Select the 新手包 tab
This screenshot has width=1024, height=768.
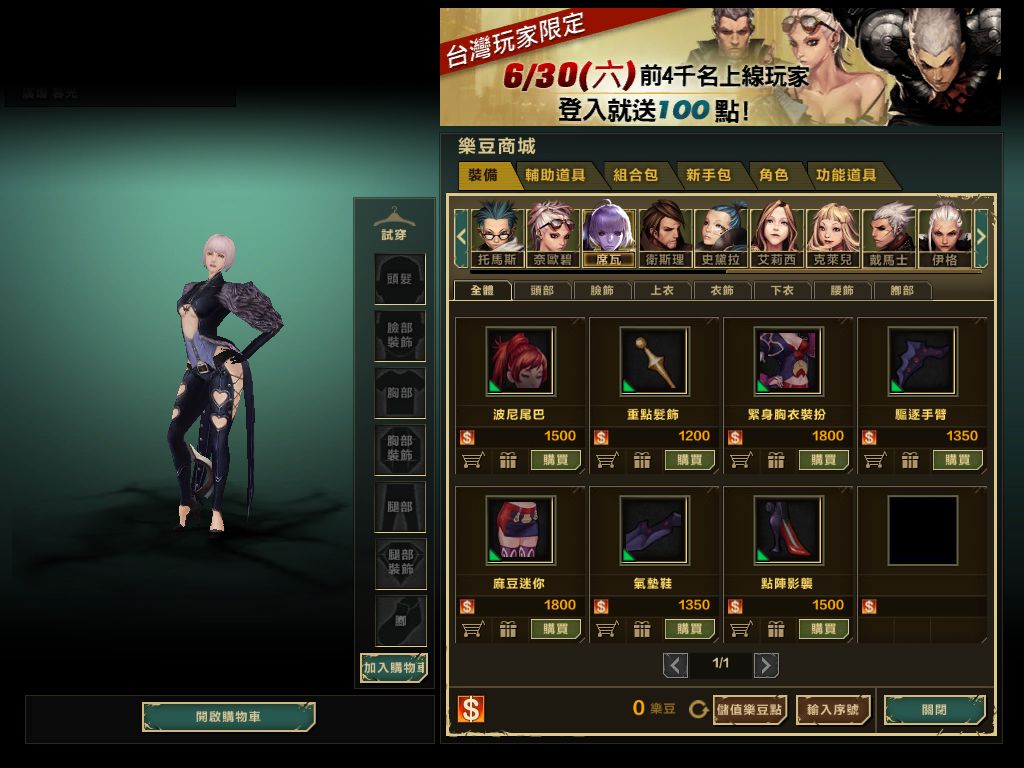(x=708, y=175)
